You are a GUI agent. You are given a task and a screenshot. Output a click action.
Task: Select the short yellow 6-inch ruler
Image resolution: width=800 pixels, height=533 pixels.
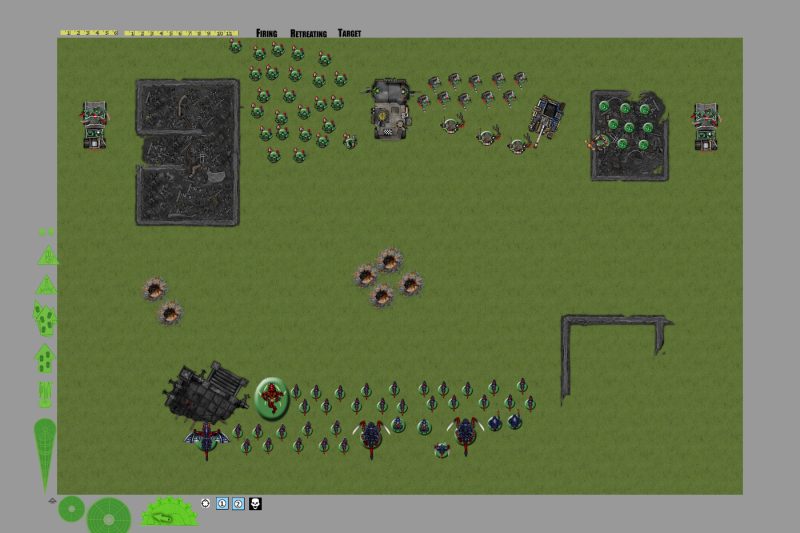pyautogui.click(x=89, y=33)
